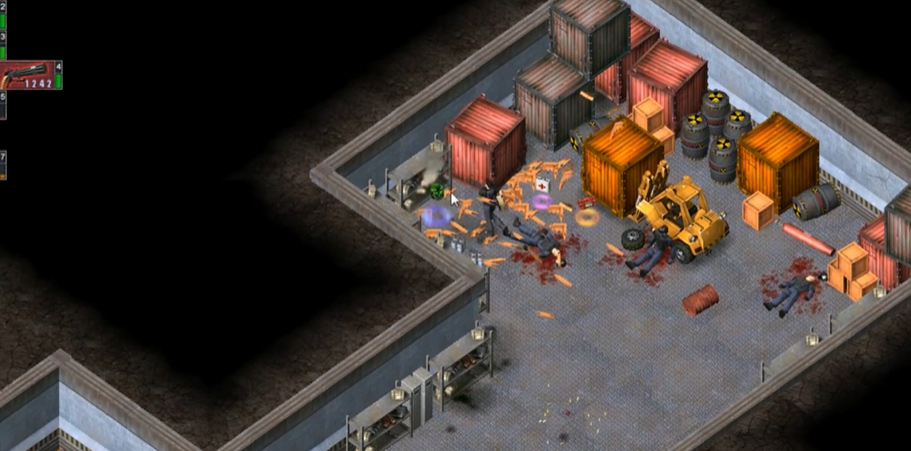Switch to weapon slot number 2
The width and height of the screenshot is (911, 451).
point(3,12)
